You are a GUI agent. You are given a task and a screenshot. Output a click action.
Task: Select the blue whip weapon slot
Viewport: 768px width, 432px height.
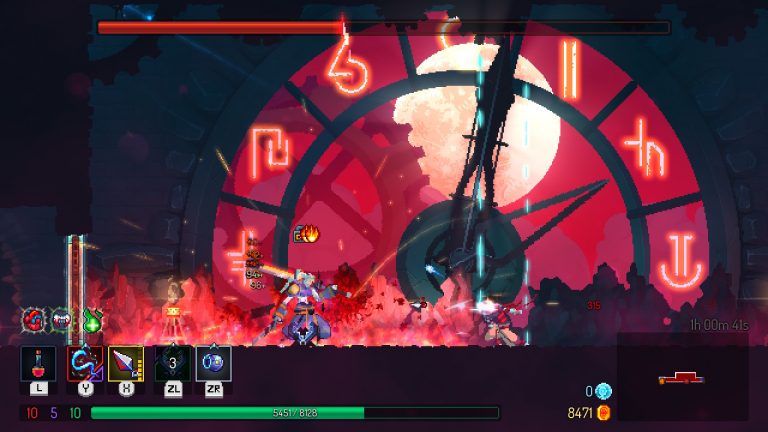(x=84, y=363)
